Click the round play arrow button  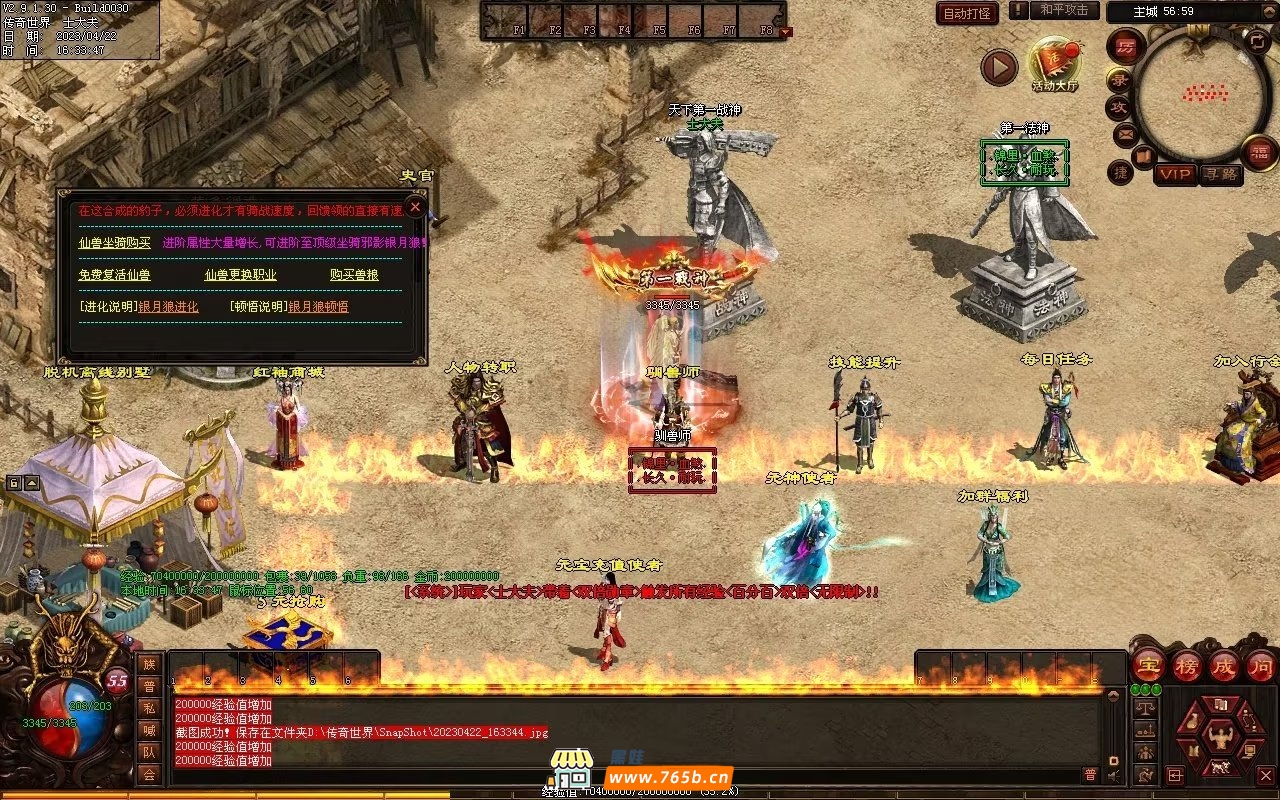click(998, 67)
